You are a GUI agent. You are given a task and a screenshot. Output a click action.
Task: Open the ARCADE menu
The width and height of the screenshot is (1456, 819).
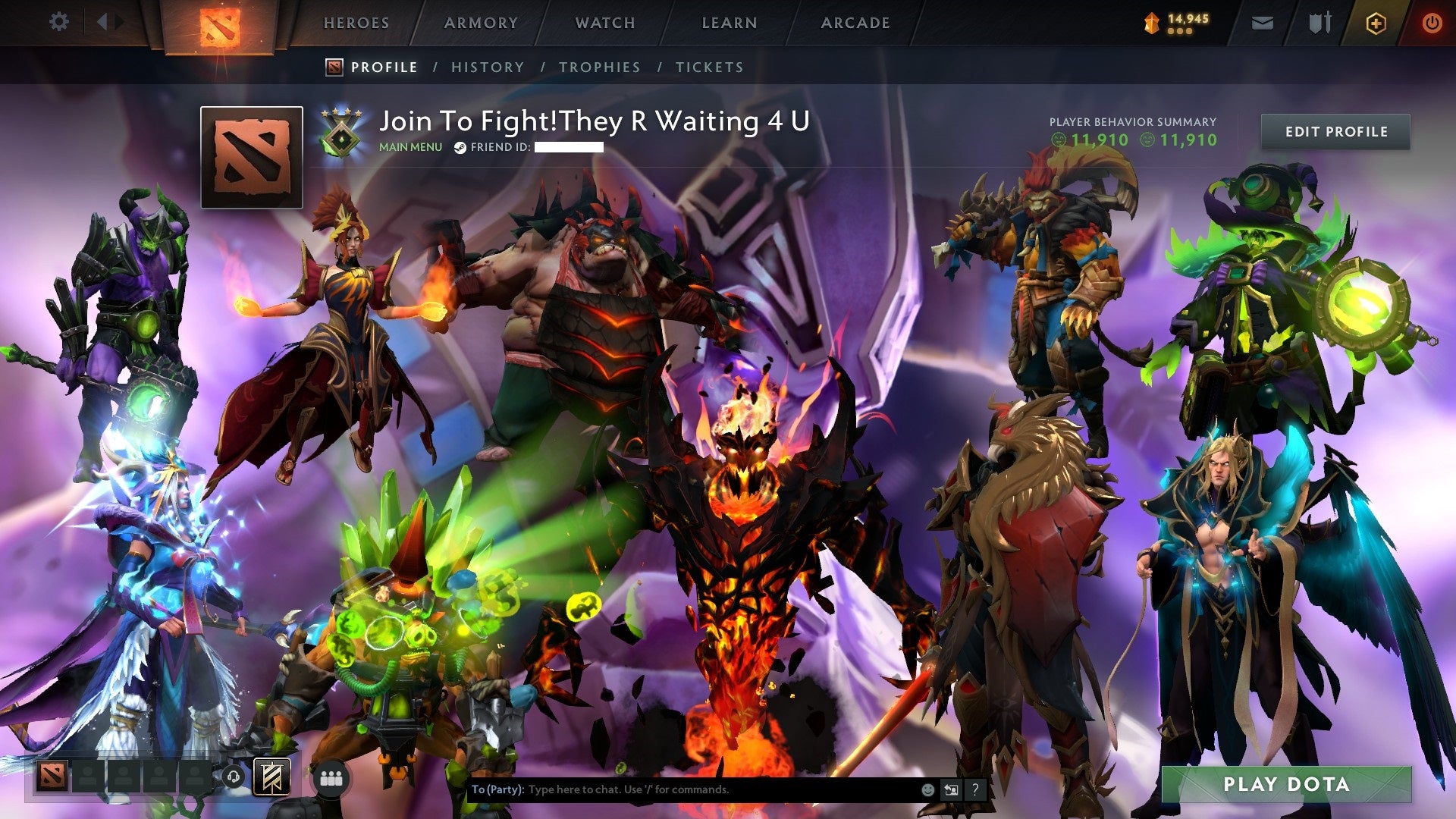coord(855,23)
